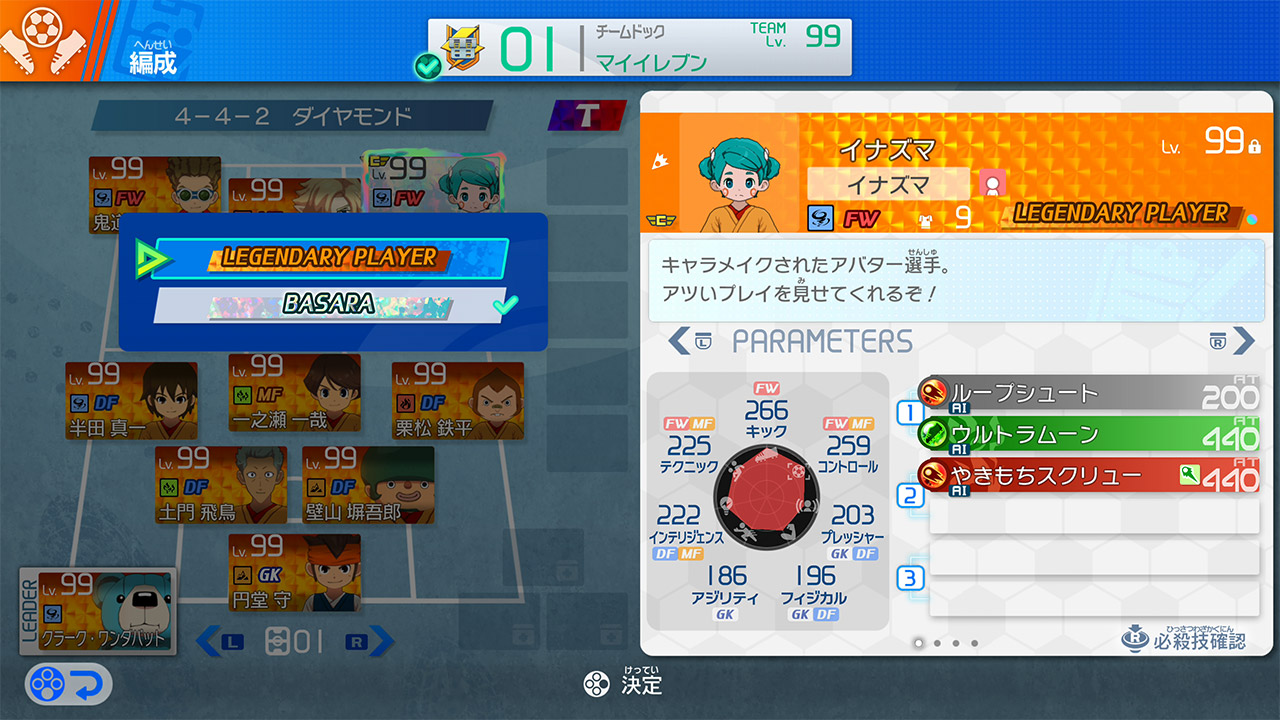Show the previous parameters page
Screen dimensions: 1280x720
coord(680,342)
